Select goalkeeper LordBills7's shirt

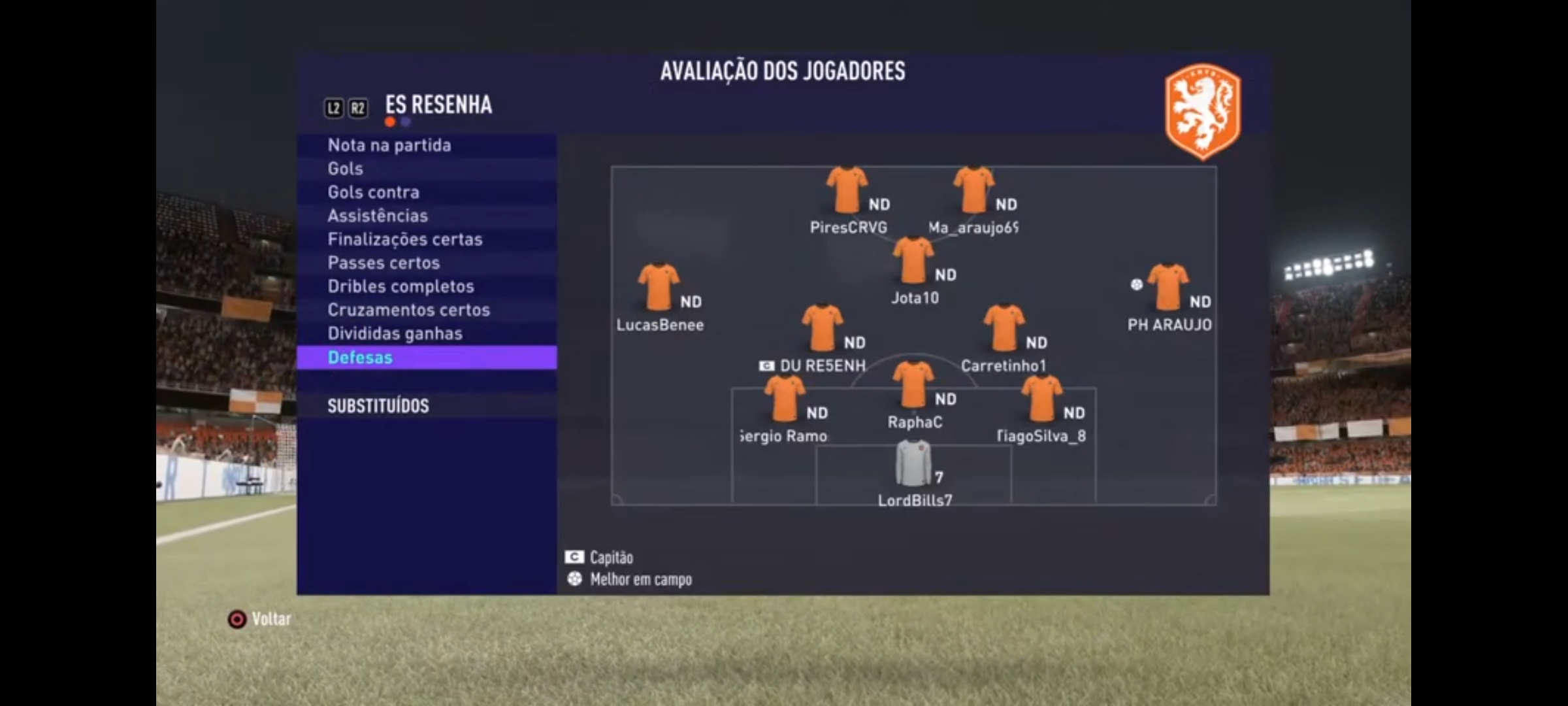pyautogui.click(x=913, y=463)
